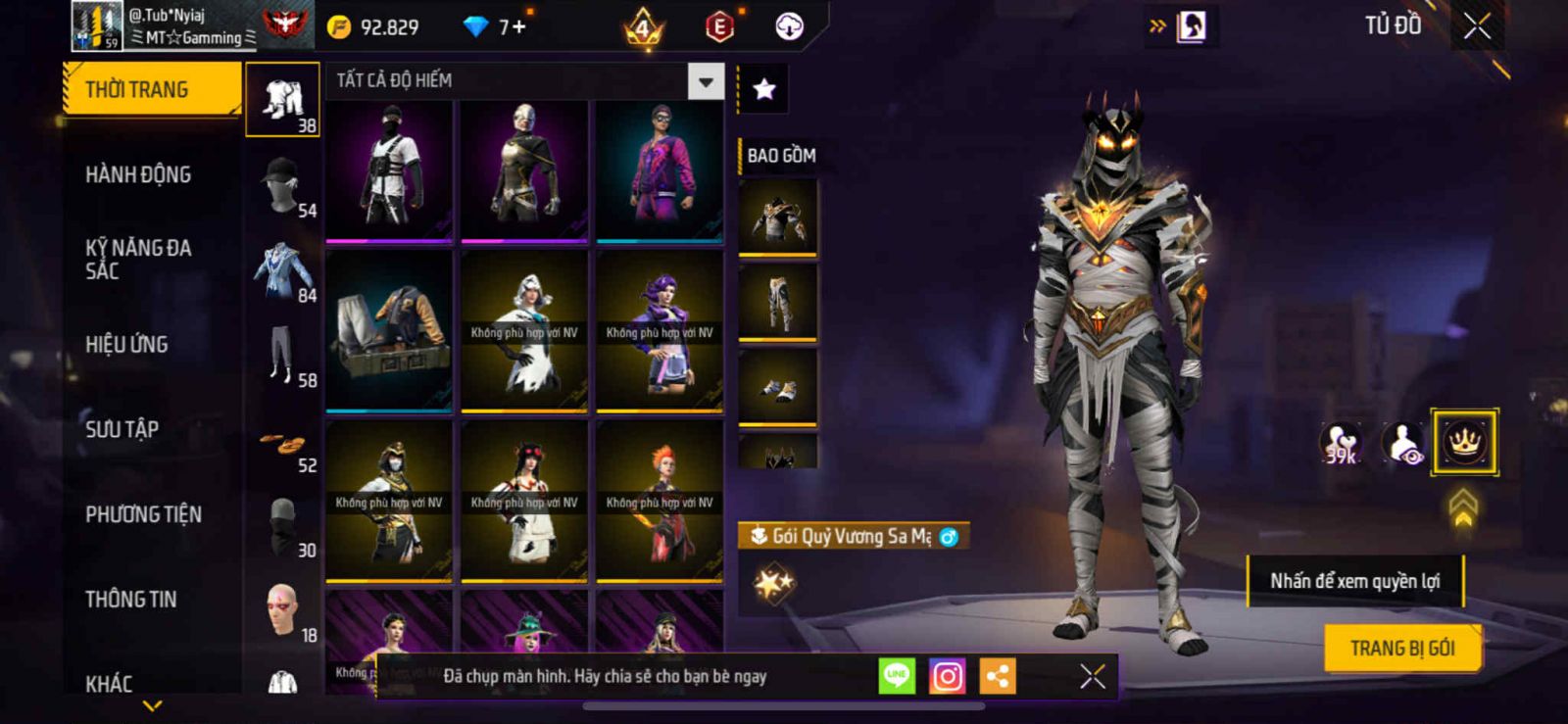Equip the bundle with TRANG BỊ GÓI
Image resolution: width=1568 pixels, height=724 pixels.
coord(1401,649)
